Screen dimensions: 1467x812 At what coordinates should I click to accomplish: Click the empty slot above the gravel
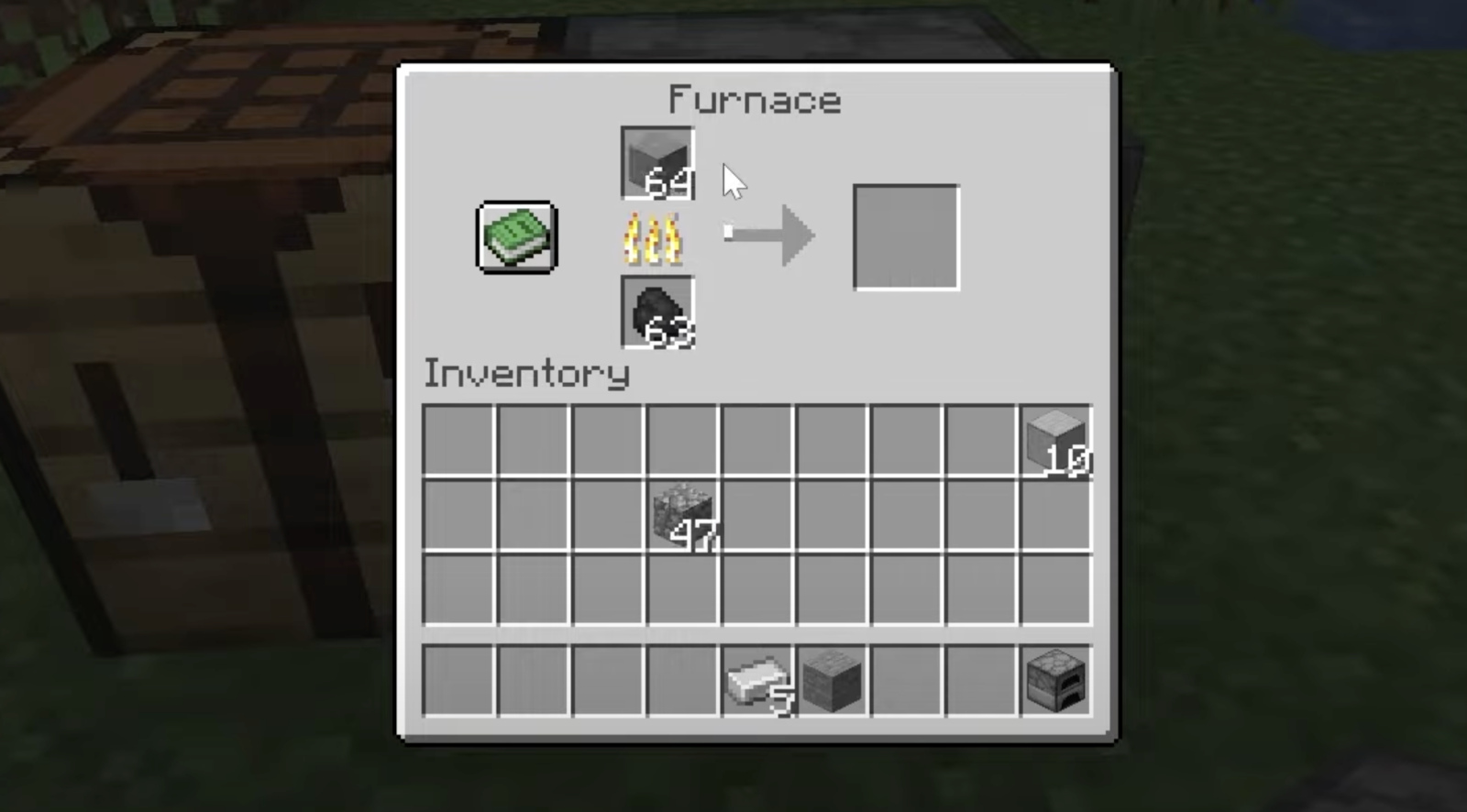683,443
